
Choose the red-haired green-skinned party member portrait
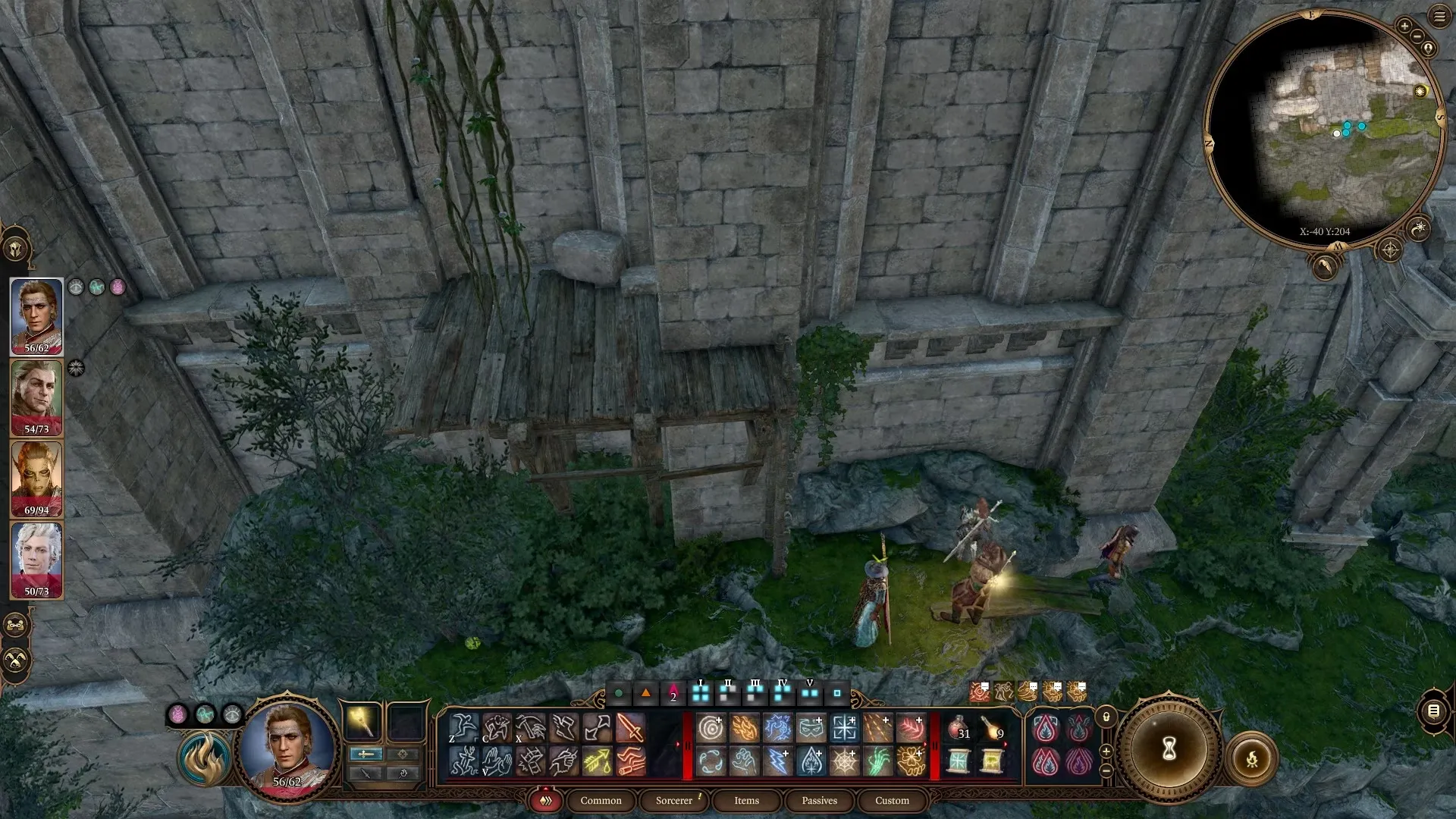pyautogui.click(x=36, y=479)
